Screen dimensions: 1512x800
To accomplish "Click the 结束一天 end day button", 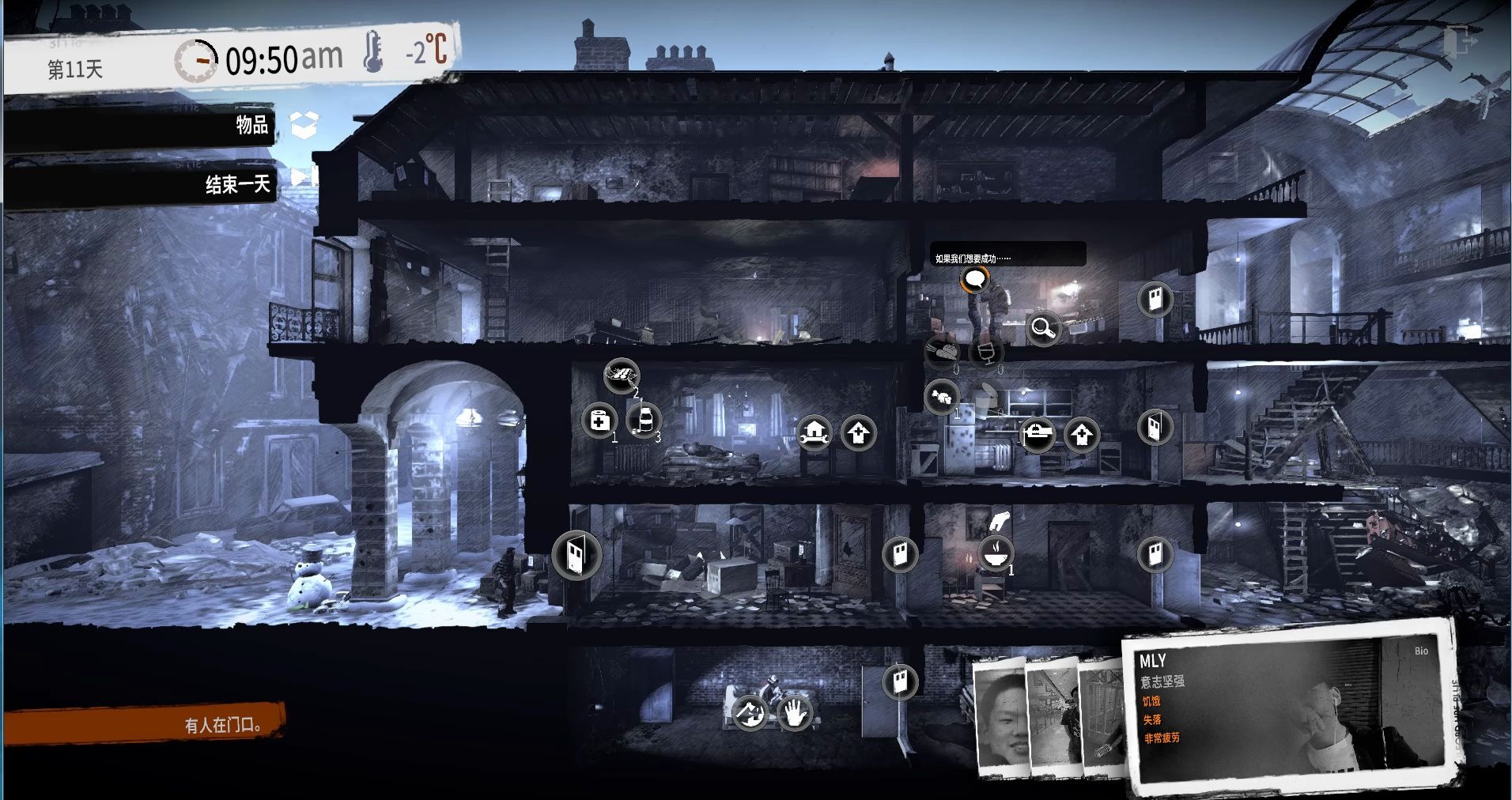I will point(237,184).
